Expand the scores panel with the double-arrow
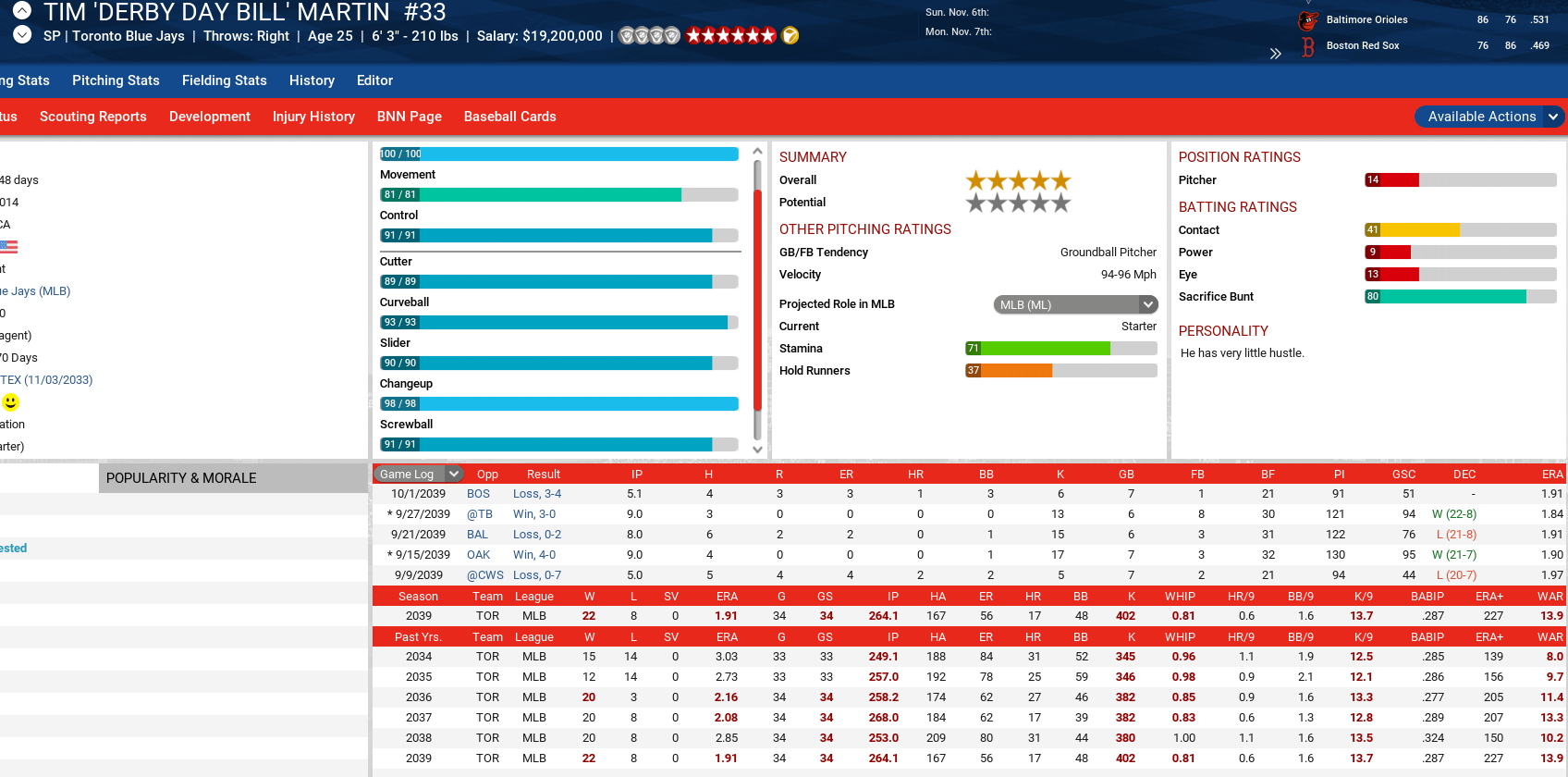 tap(1275, 53)
